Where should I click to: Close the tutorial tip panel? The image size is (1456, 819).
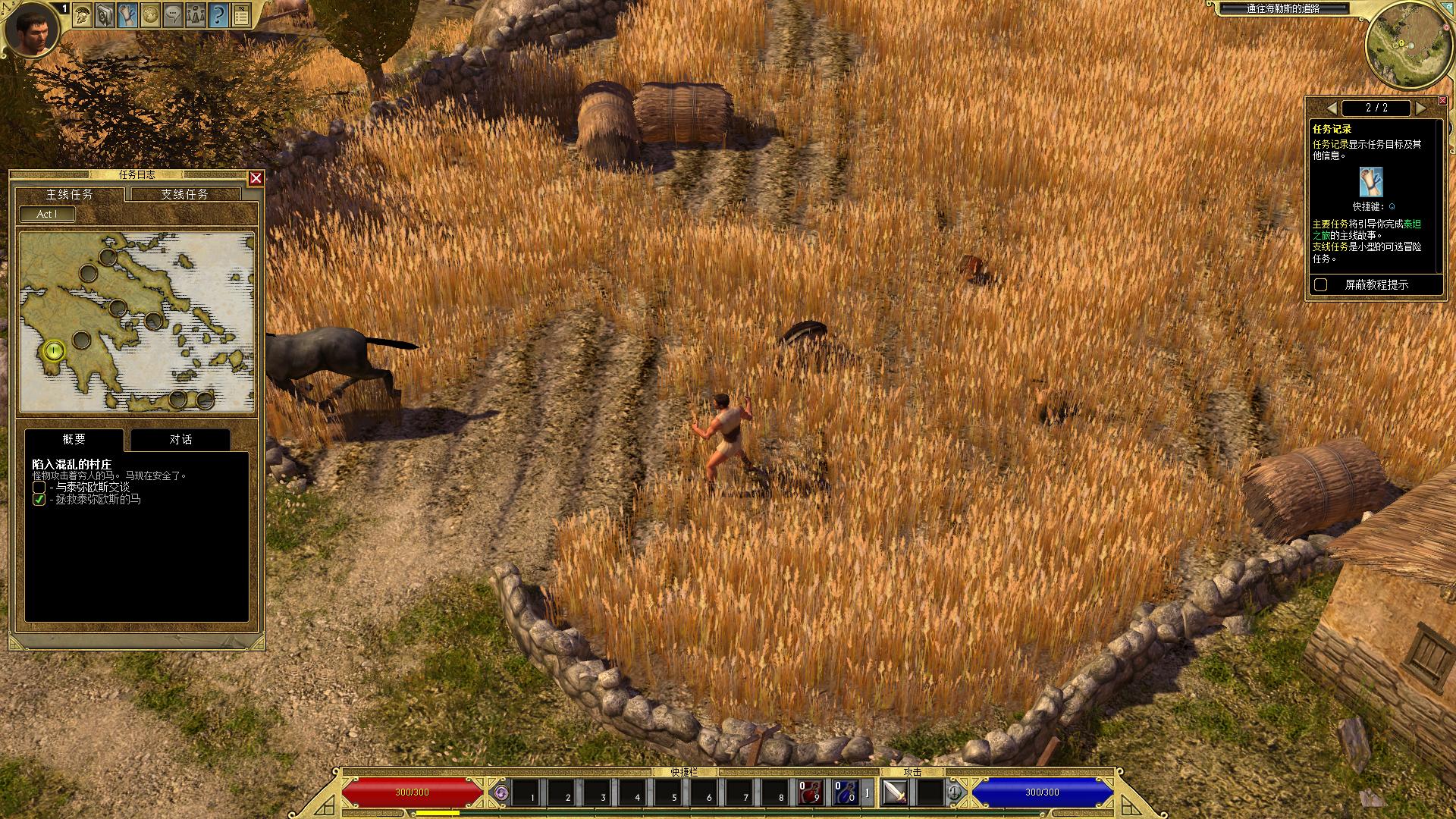[1442, 101]
